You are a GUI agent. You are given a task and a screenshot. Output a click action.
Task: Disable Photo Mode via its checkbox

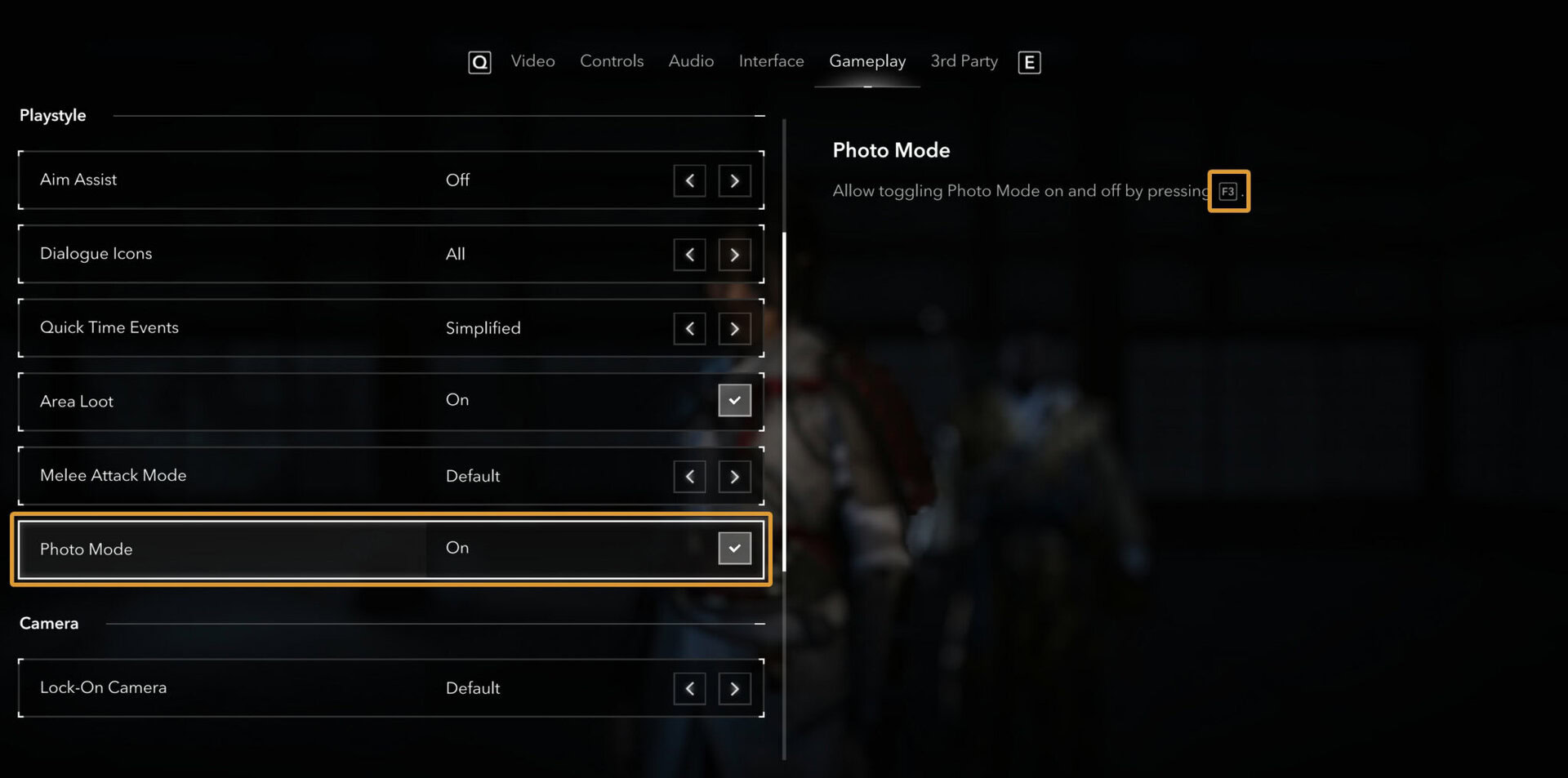734,548
